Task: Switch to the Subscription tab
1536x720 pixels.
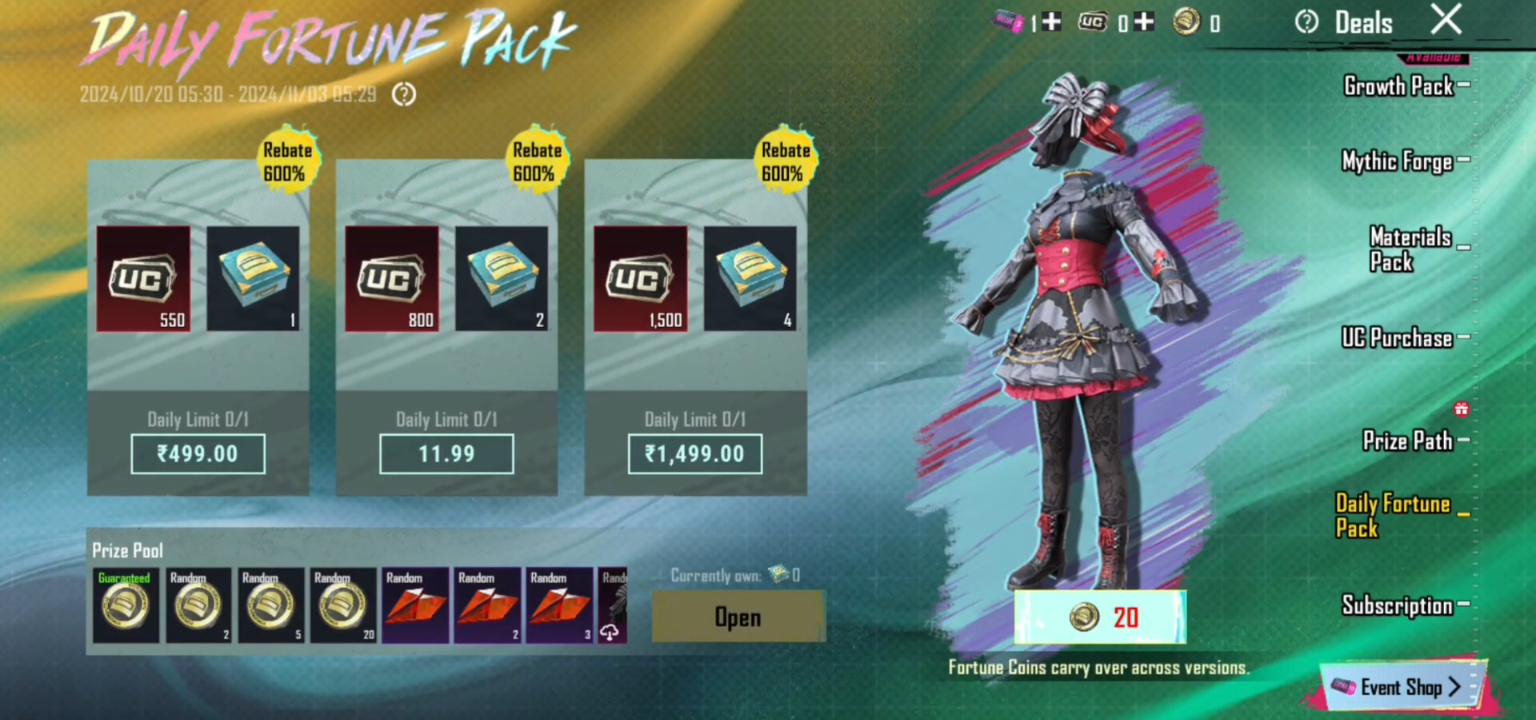Action: point(1397,605)
